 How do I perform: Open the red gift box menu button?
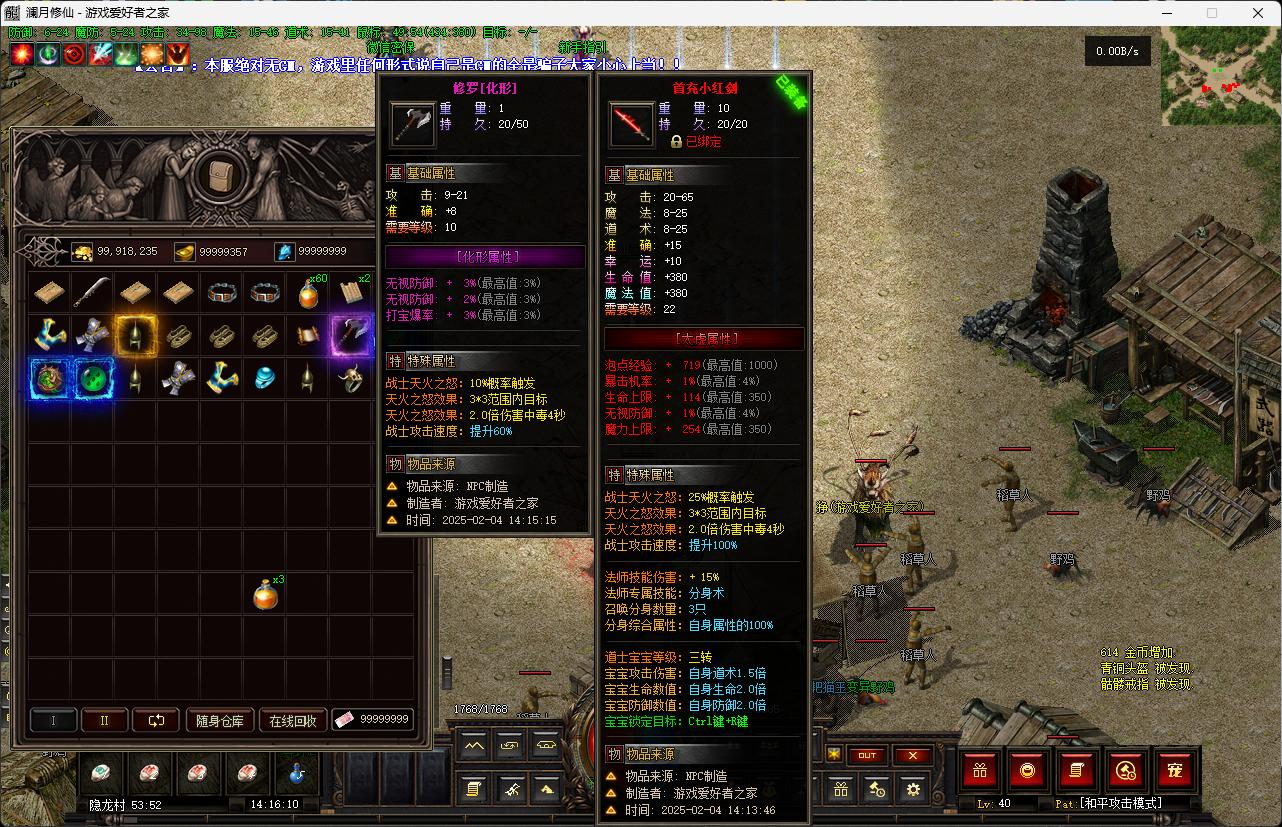980,769
